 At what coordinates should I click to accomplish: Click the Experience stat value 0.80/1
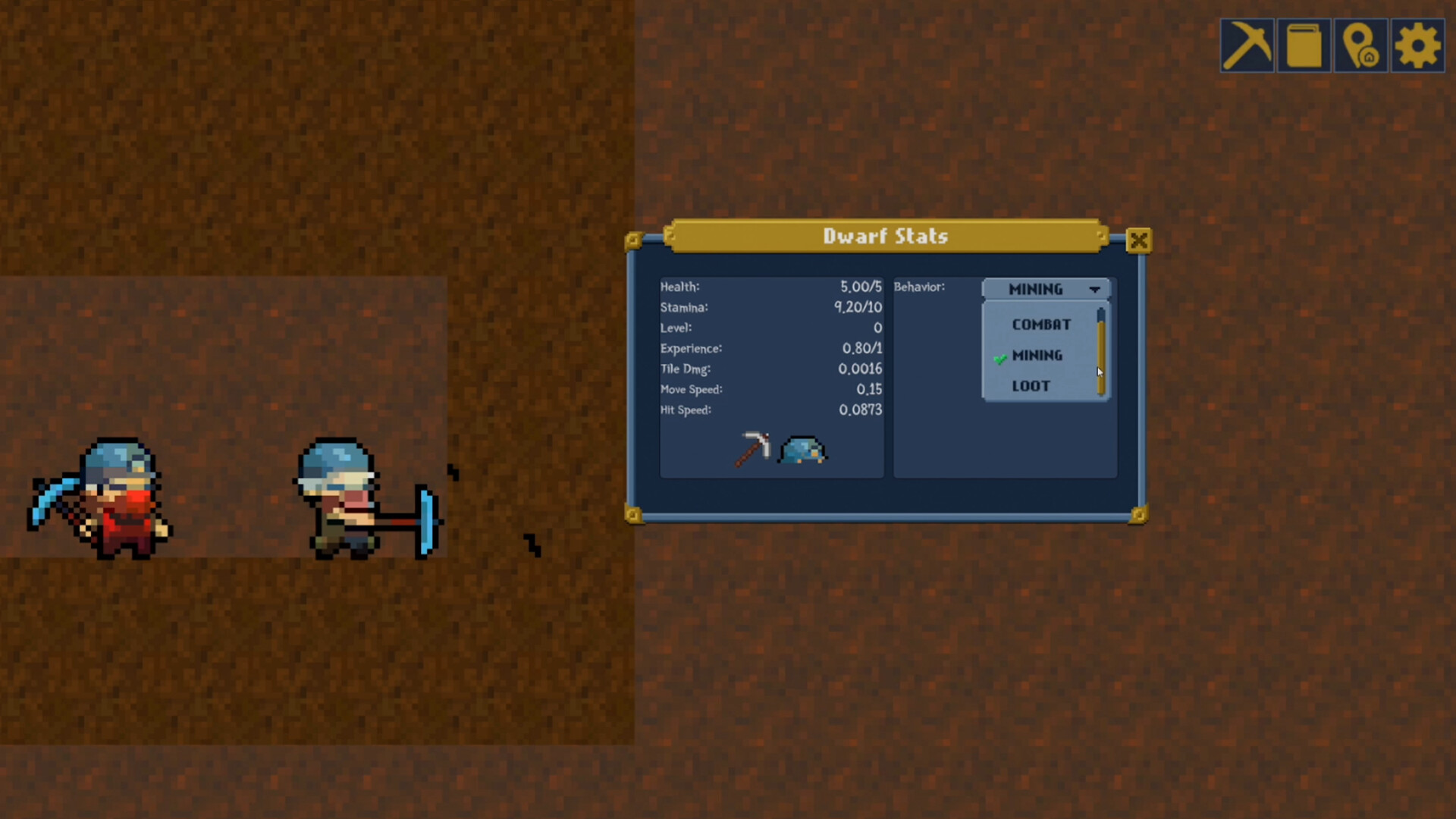[861, 349]
